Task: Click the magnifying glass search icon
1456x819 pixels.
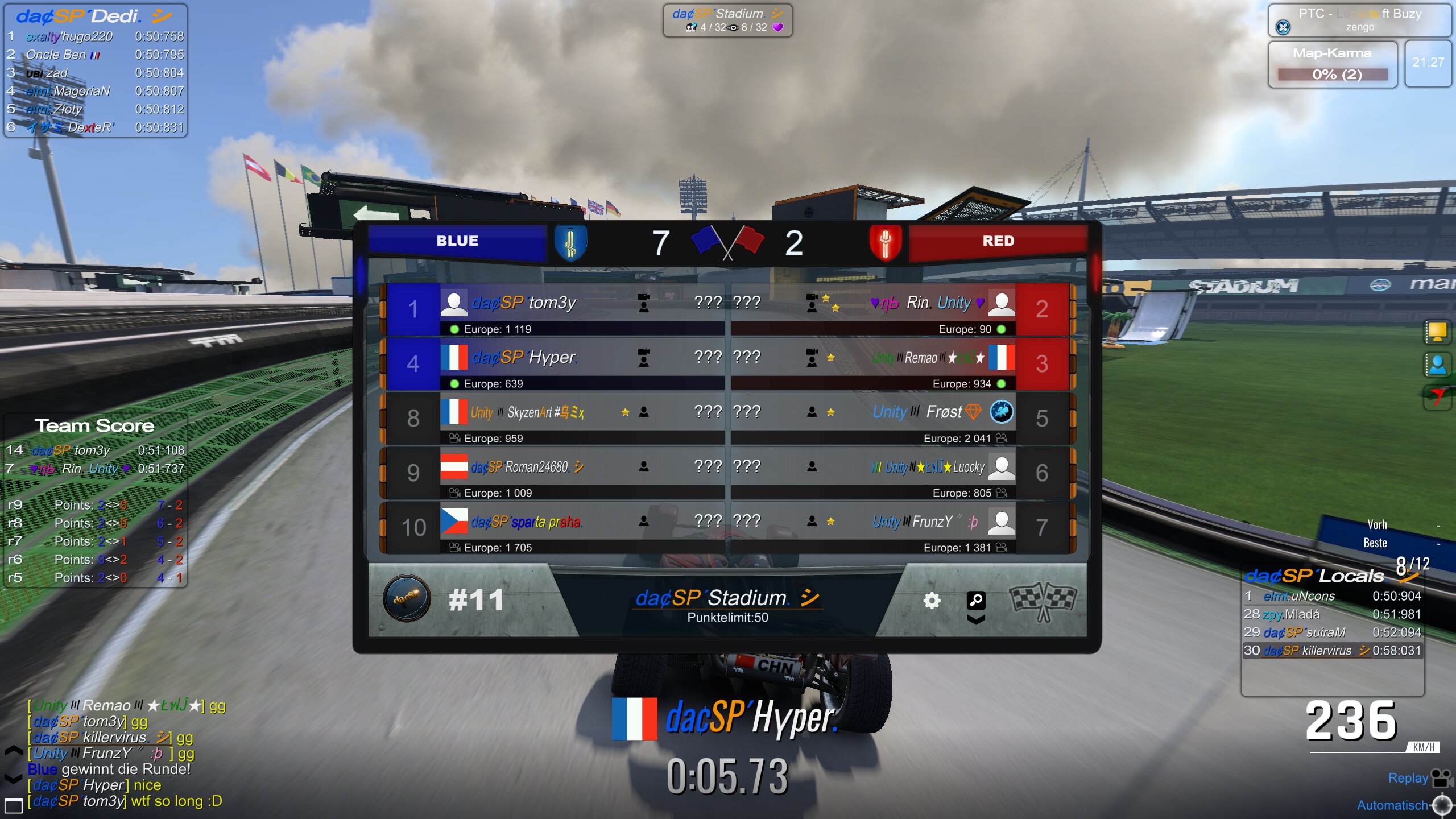Action: point(976,599)
